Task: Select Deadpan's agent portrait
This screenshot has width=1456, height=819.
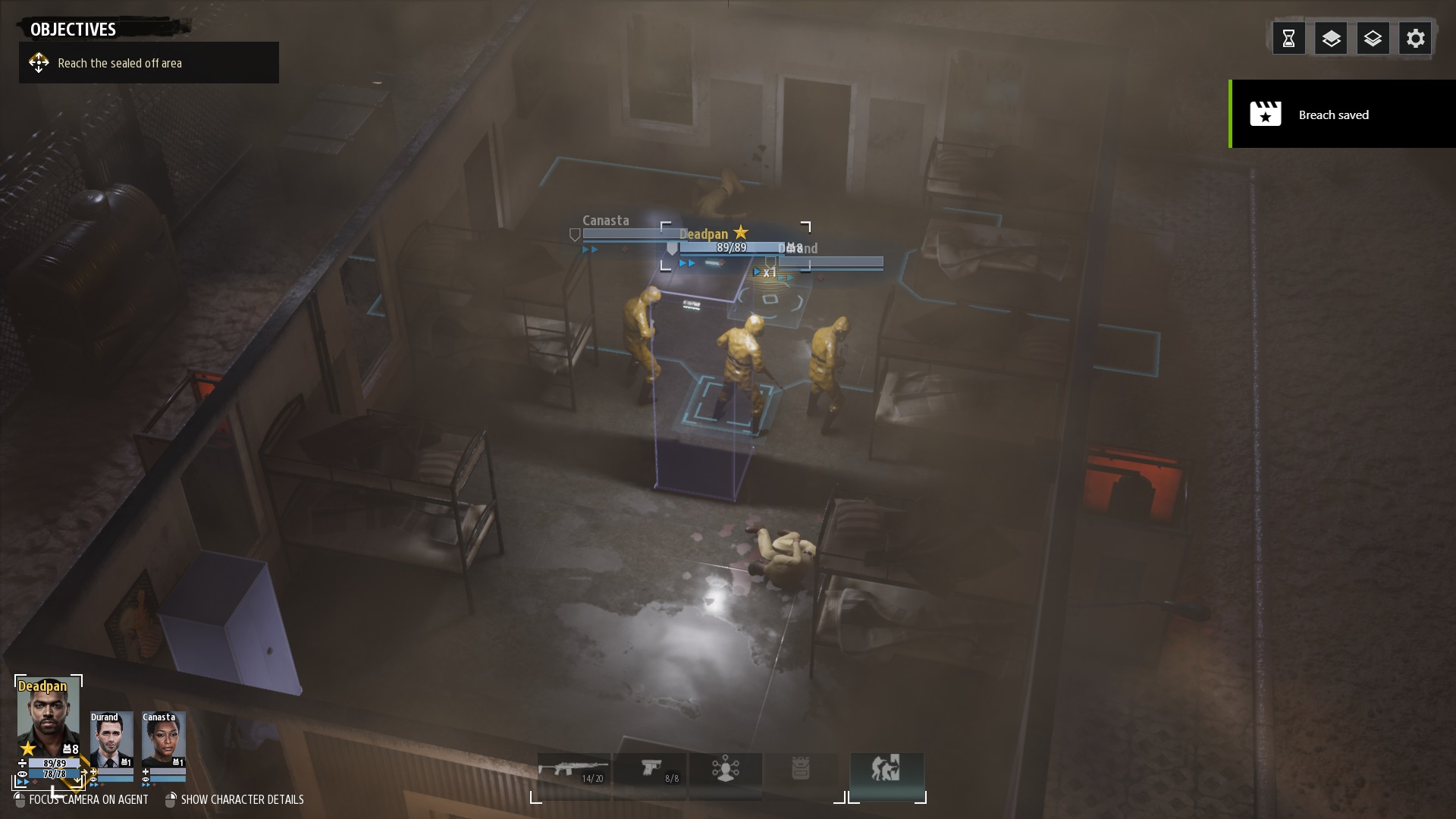Action: [48, 717]
